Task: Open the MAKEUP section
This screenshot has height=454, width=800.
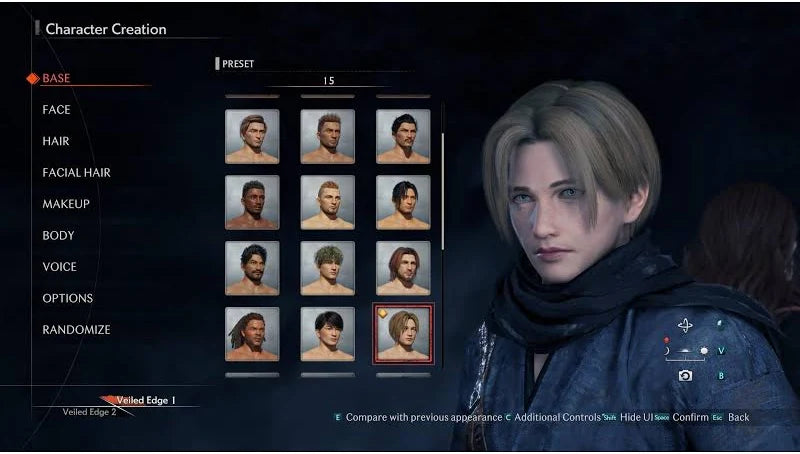Action: 66,204
